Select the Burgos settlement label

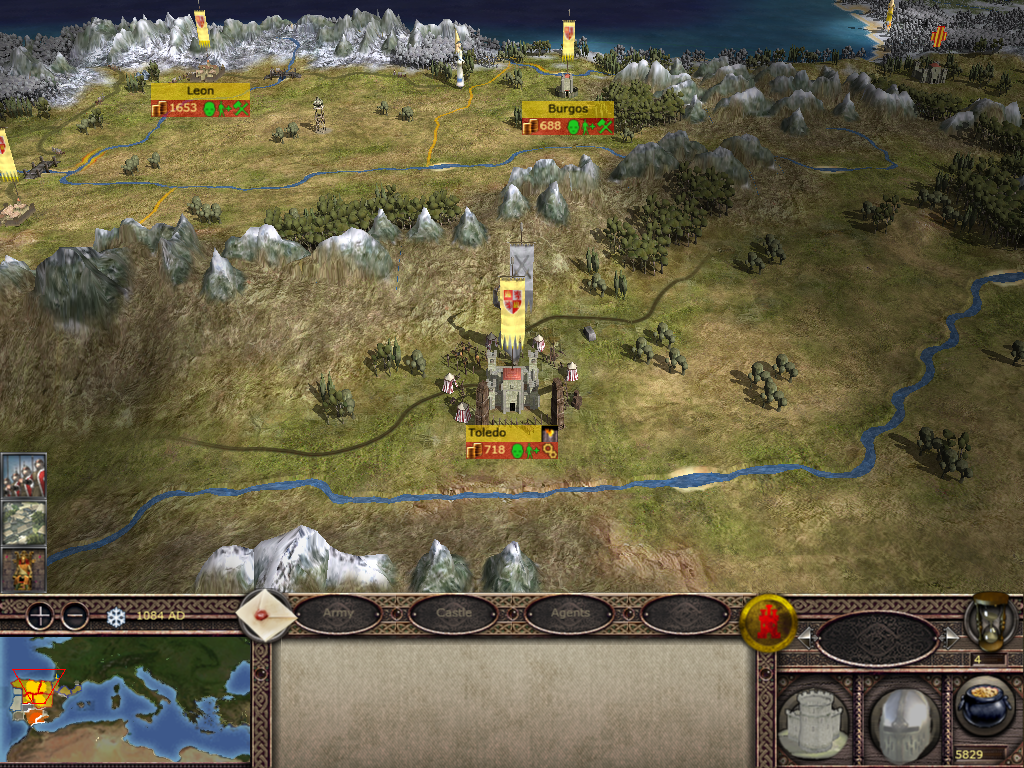click(567, 108)
